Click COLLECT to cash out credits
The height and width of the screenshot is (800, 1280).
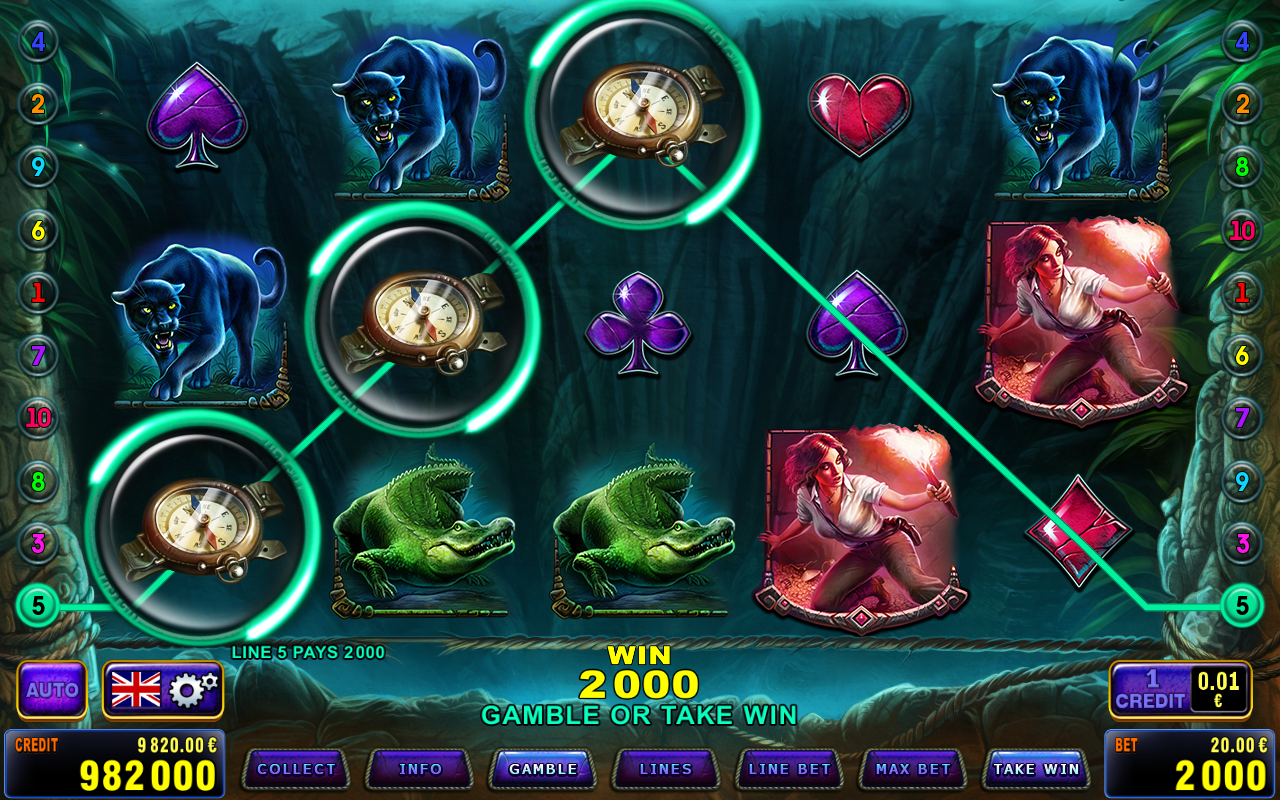(x=296, y=769)
